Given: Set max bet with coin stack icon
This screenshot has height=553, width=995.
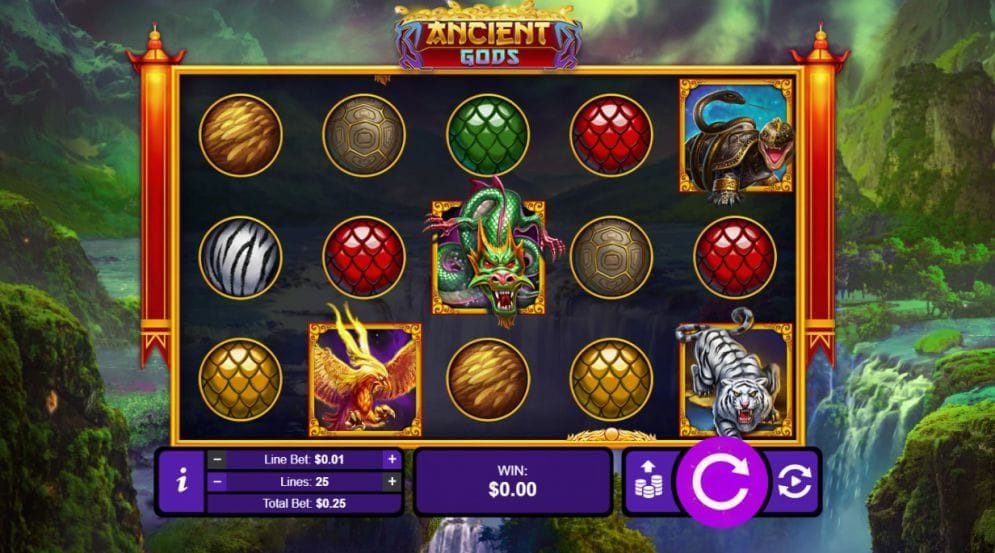Looking at the screenshot, I should coord(648,481).
